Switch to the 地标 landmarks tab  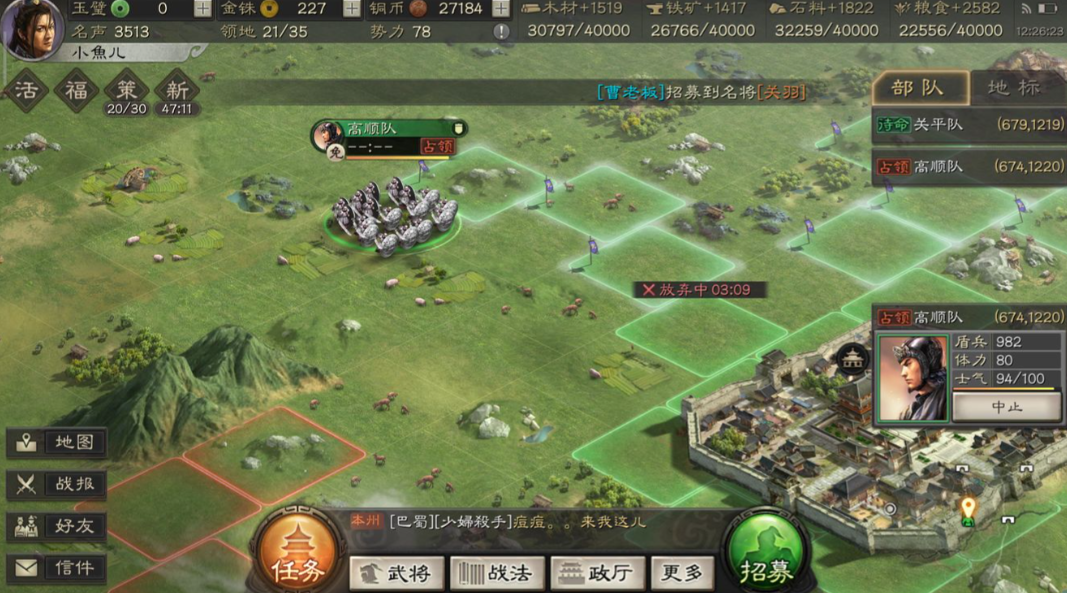coord(1014,88)
